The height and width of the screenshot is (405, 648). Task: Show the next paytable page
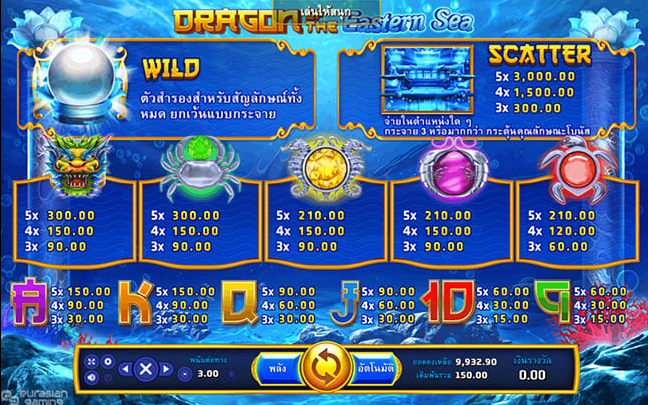tap(164, 369)
